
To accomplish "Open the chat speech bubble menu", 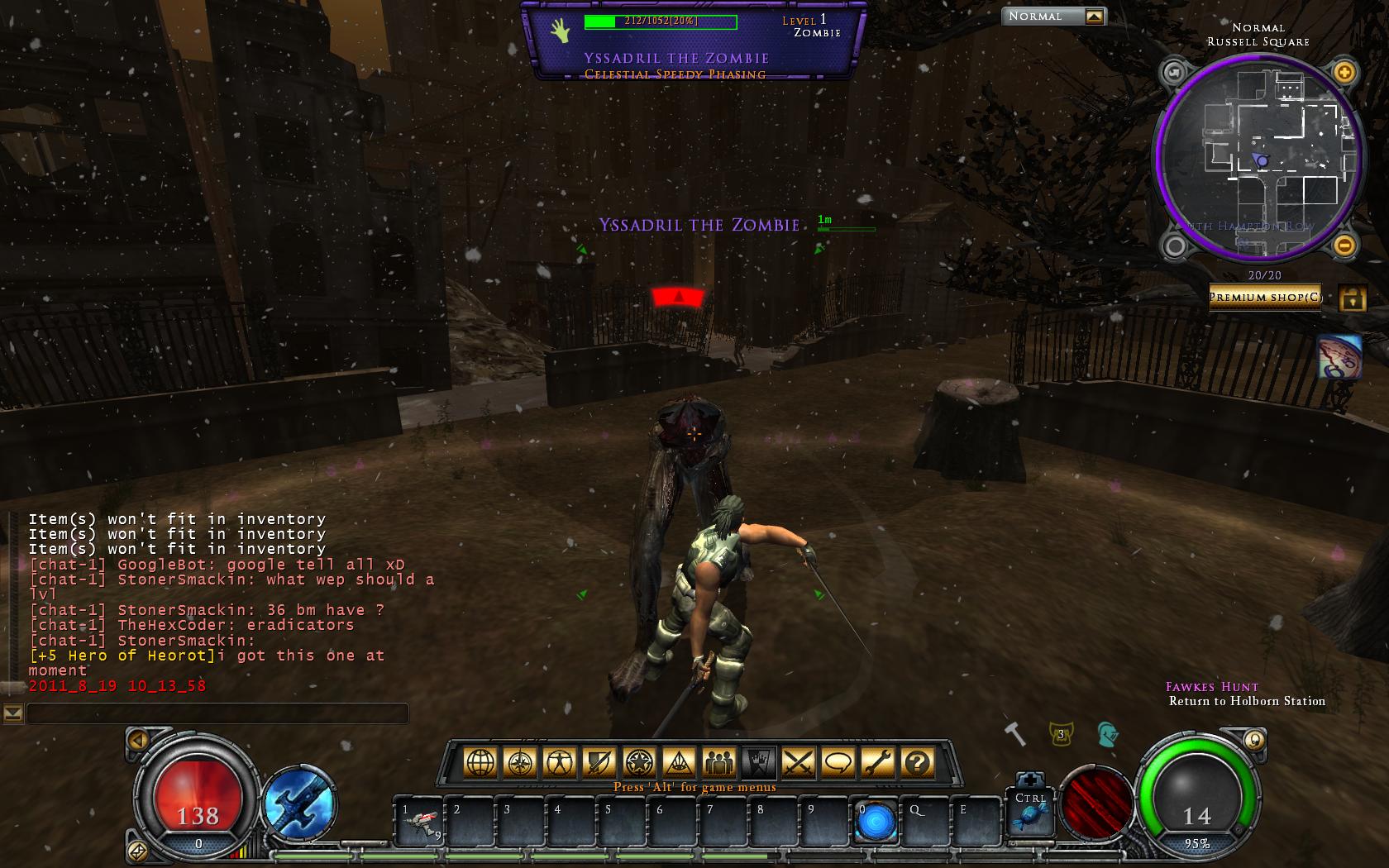I will tap(838, 762).
